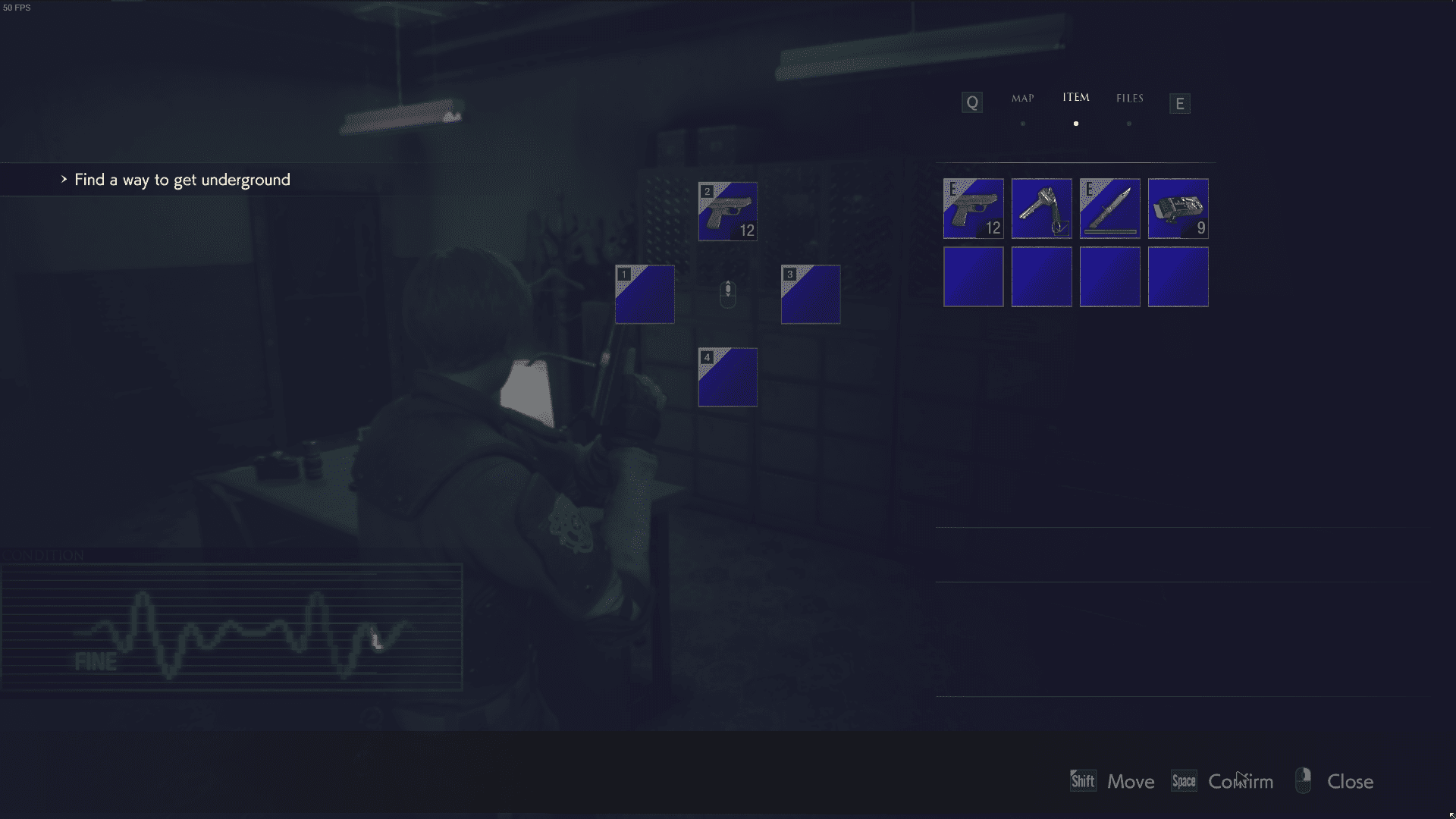Select the equipped combat knife
Viewport: 1456px width, 819px height.
coord(1109,209)
